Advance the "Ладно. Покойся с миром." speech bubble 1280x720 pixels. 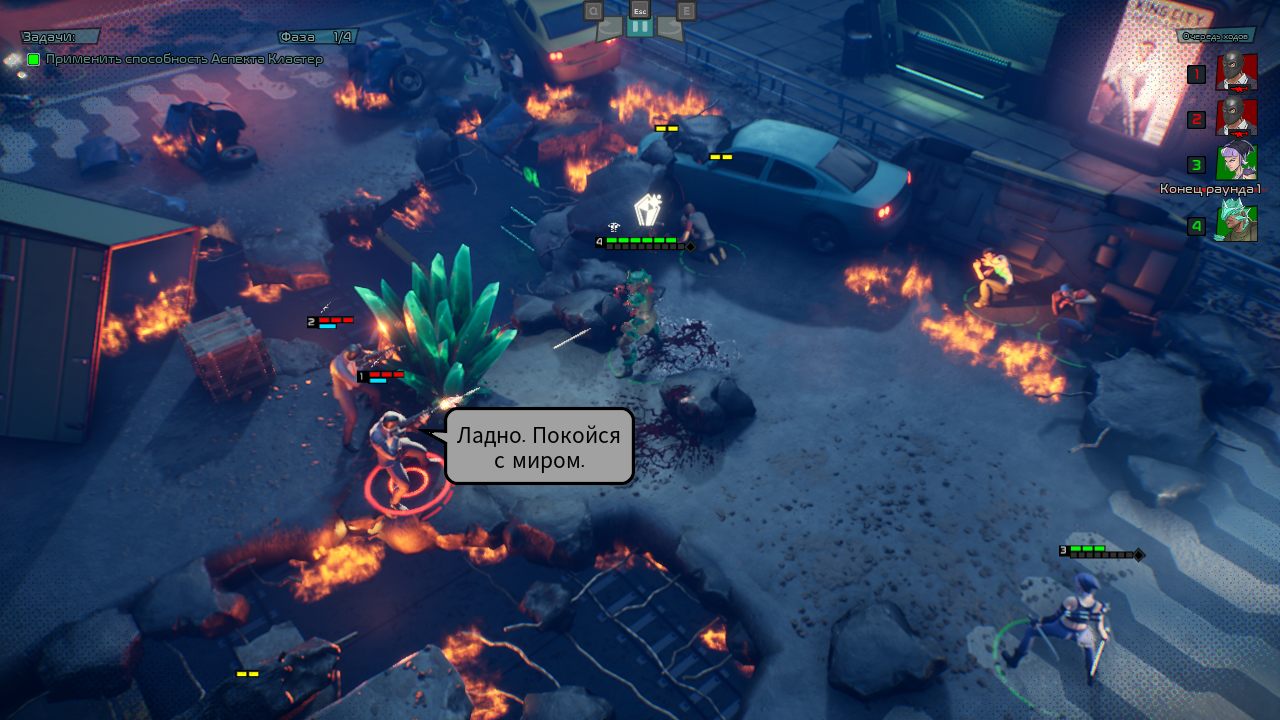[539, 446]
